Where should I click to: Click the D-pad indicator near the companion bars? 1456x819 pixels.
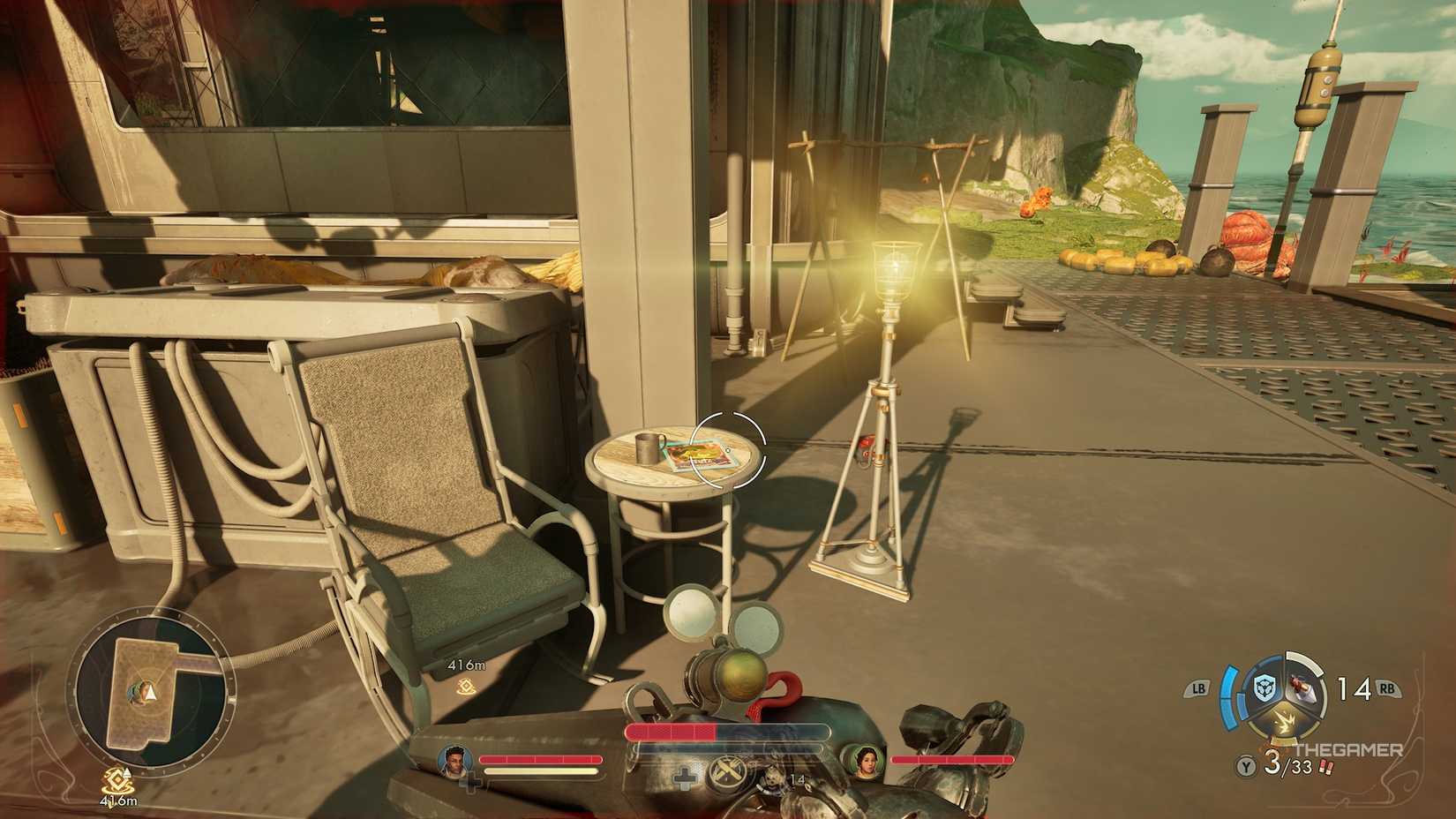686,778
